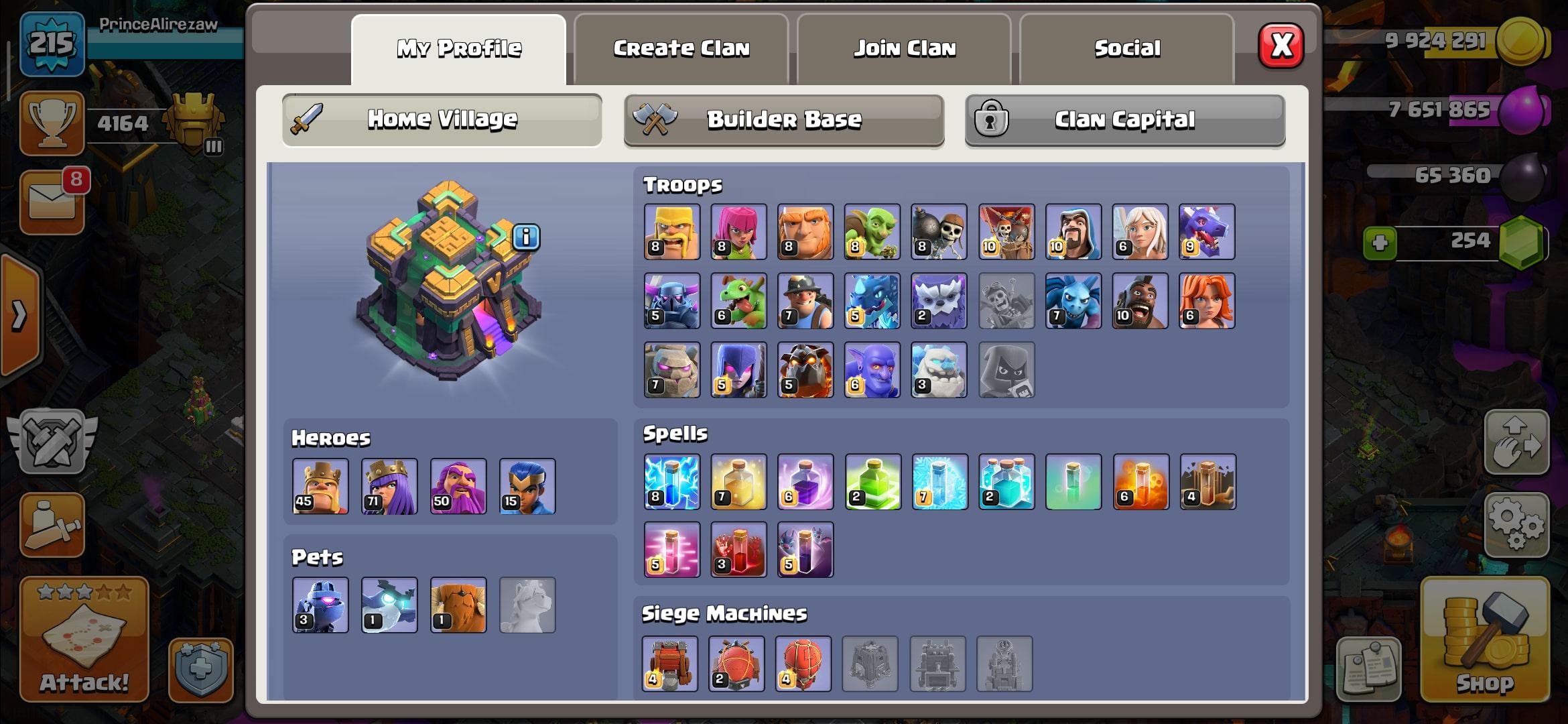The width and height of the screenshot is (1568, 724).
Task: Show the Builder Base profile
Action: click(x=783, y=120)
